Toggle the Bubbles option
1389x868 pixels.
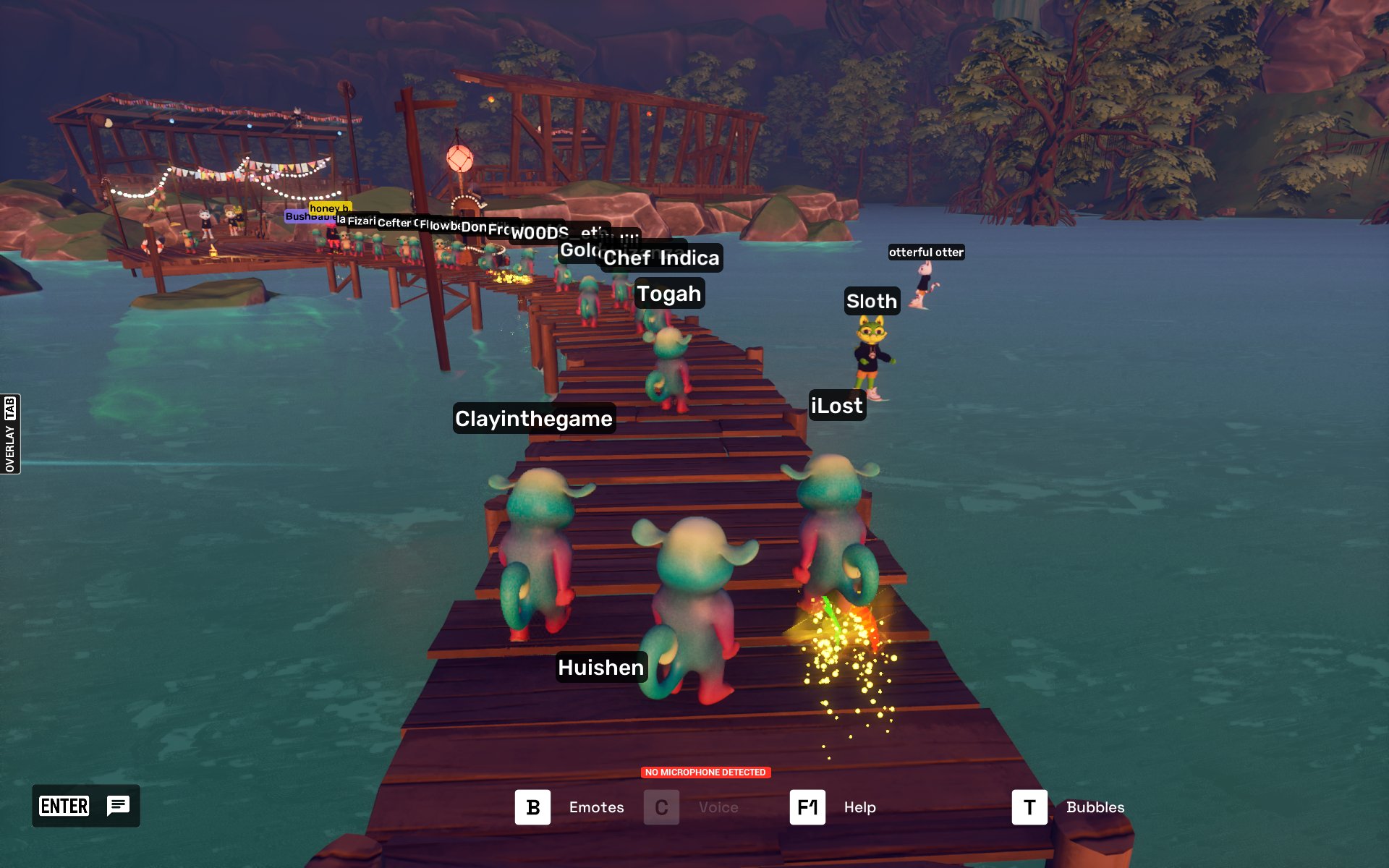point(1029,807)
